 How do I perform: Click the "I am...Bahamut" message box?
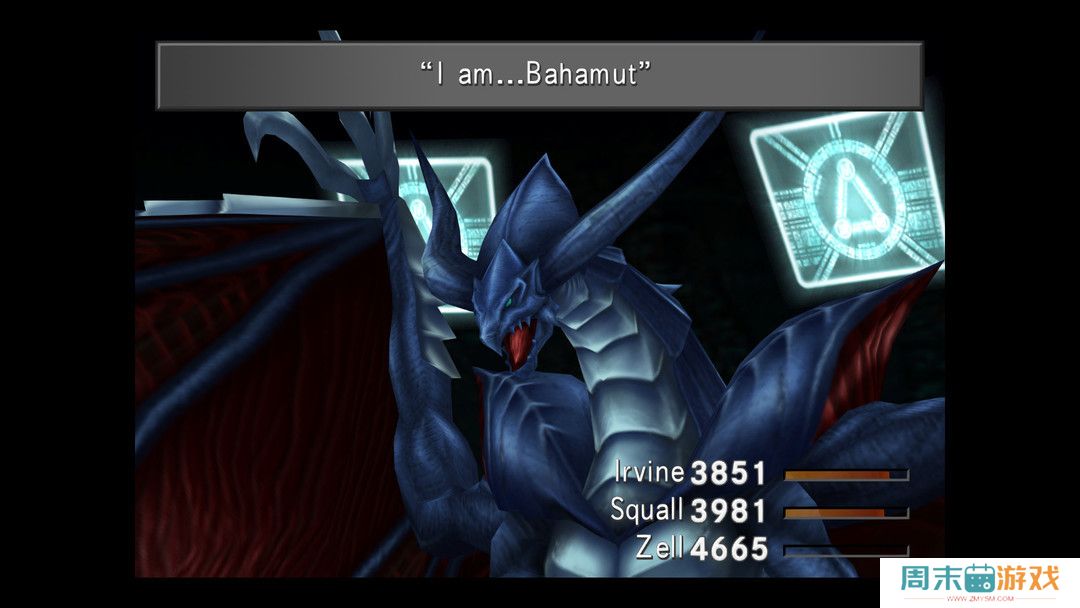click(539, 75)
